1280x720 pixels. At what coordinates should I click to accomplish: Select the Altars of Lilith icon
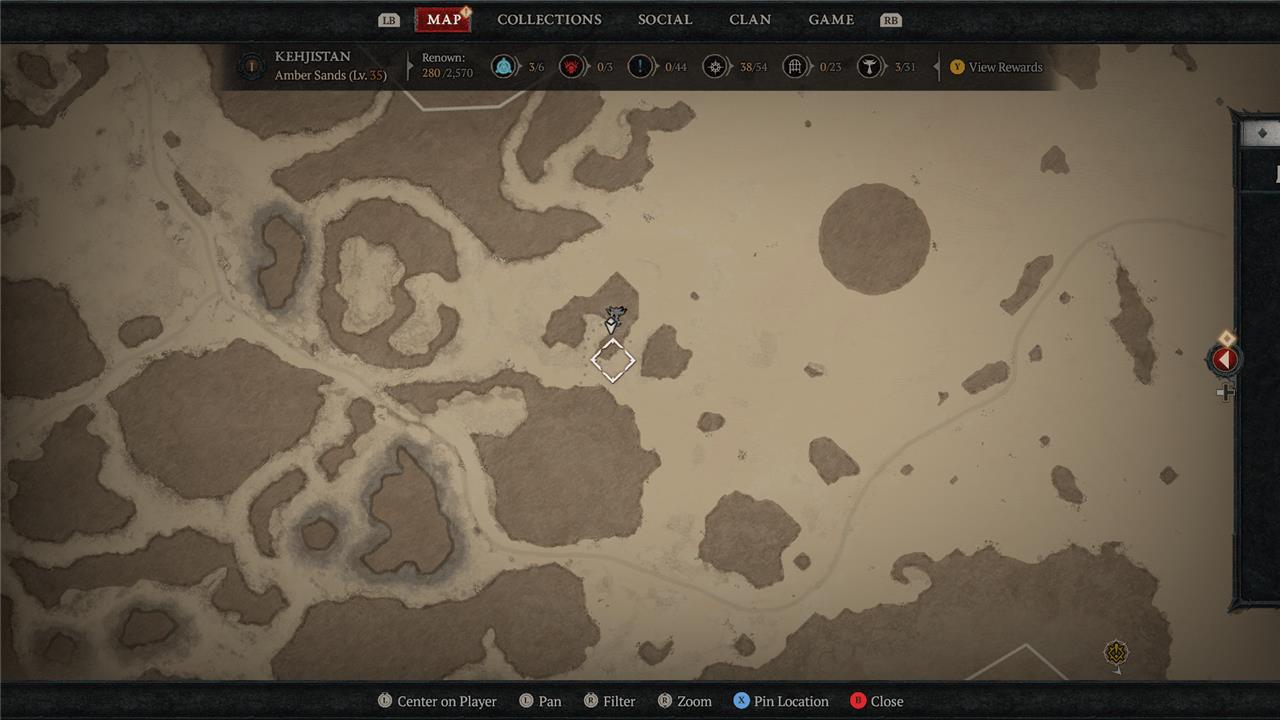coord(871,67)
